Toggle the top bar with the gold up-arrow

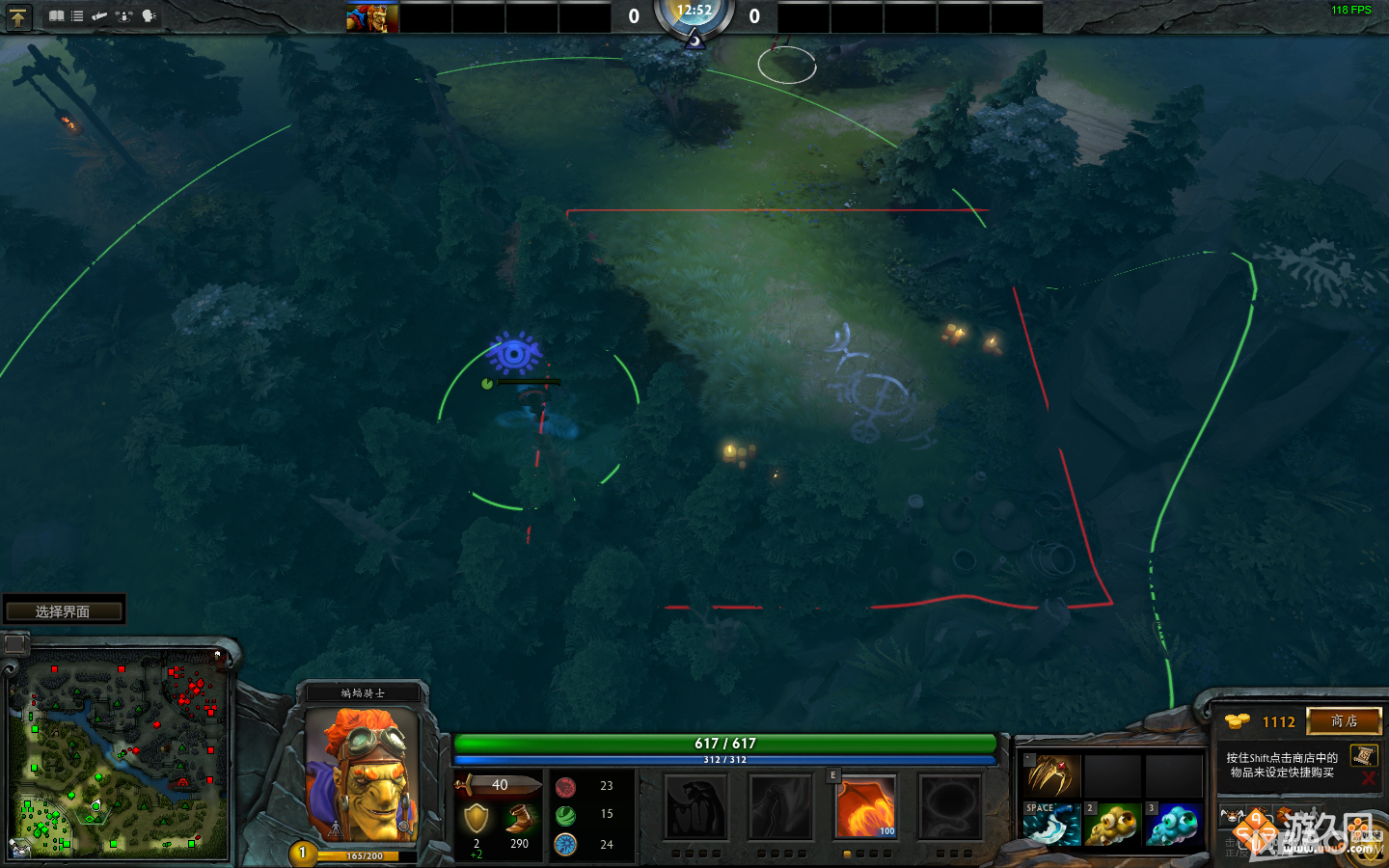point(18,16)
